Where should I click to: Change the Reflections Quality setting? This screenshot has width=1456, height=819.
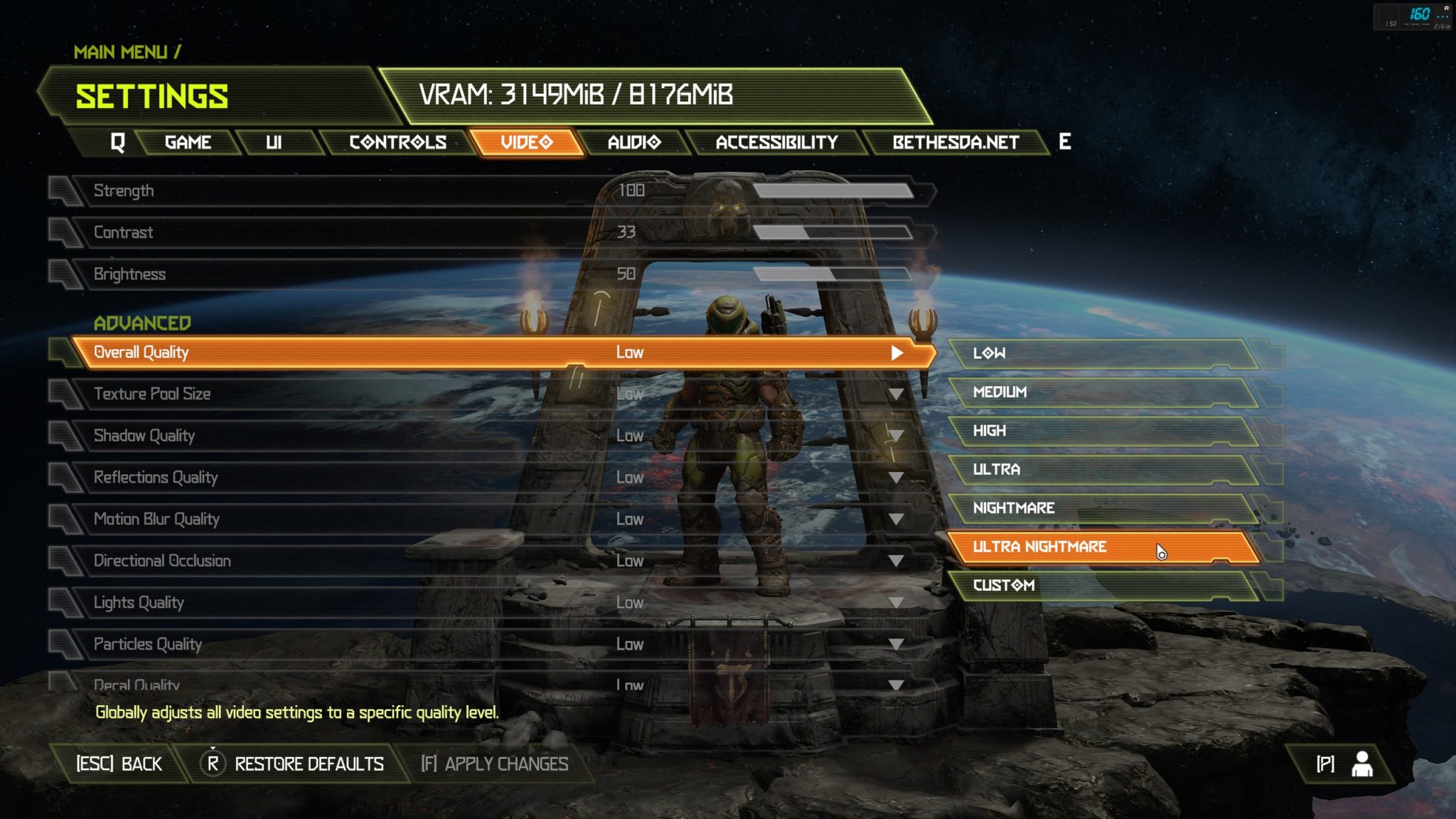(896, 478)
